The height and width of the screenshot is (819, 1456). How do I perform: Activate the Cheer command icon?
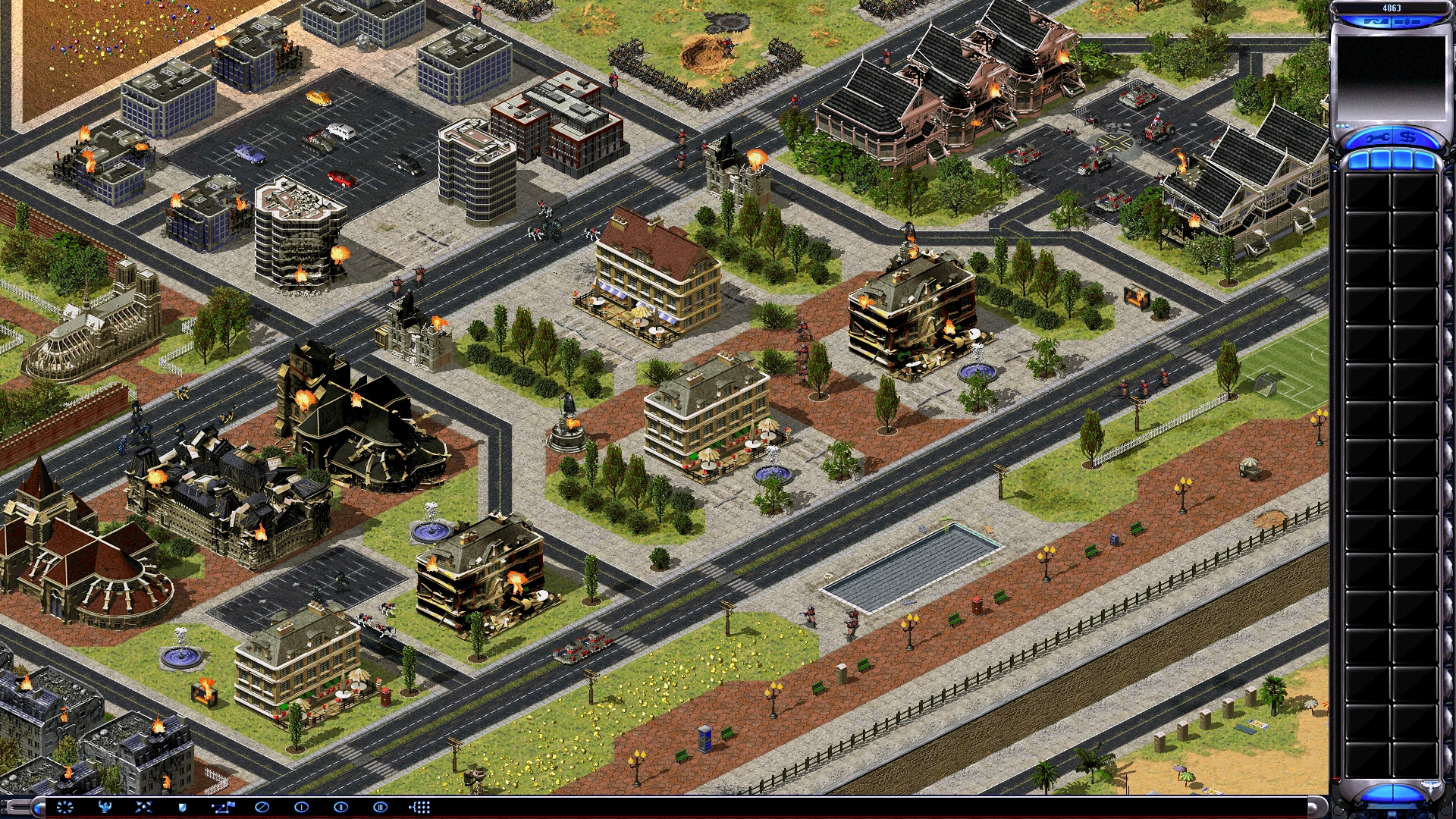coord(106,808)
